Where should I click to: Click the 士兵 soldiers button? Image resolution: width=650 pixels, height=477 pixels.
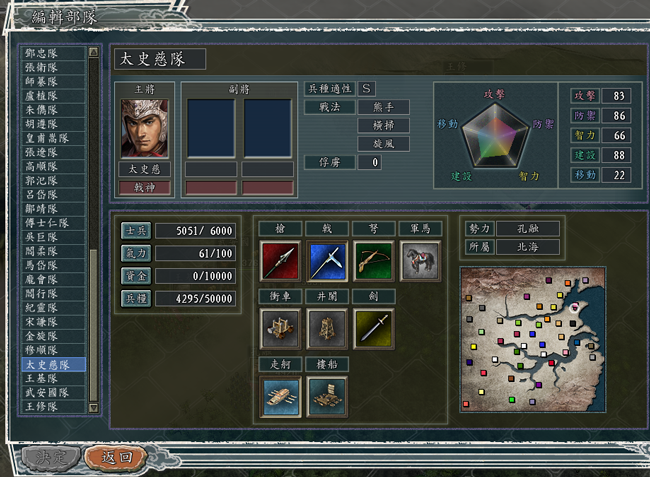[135, 231]
